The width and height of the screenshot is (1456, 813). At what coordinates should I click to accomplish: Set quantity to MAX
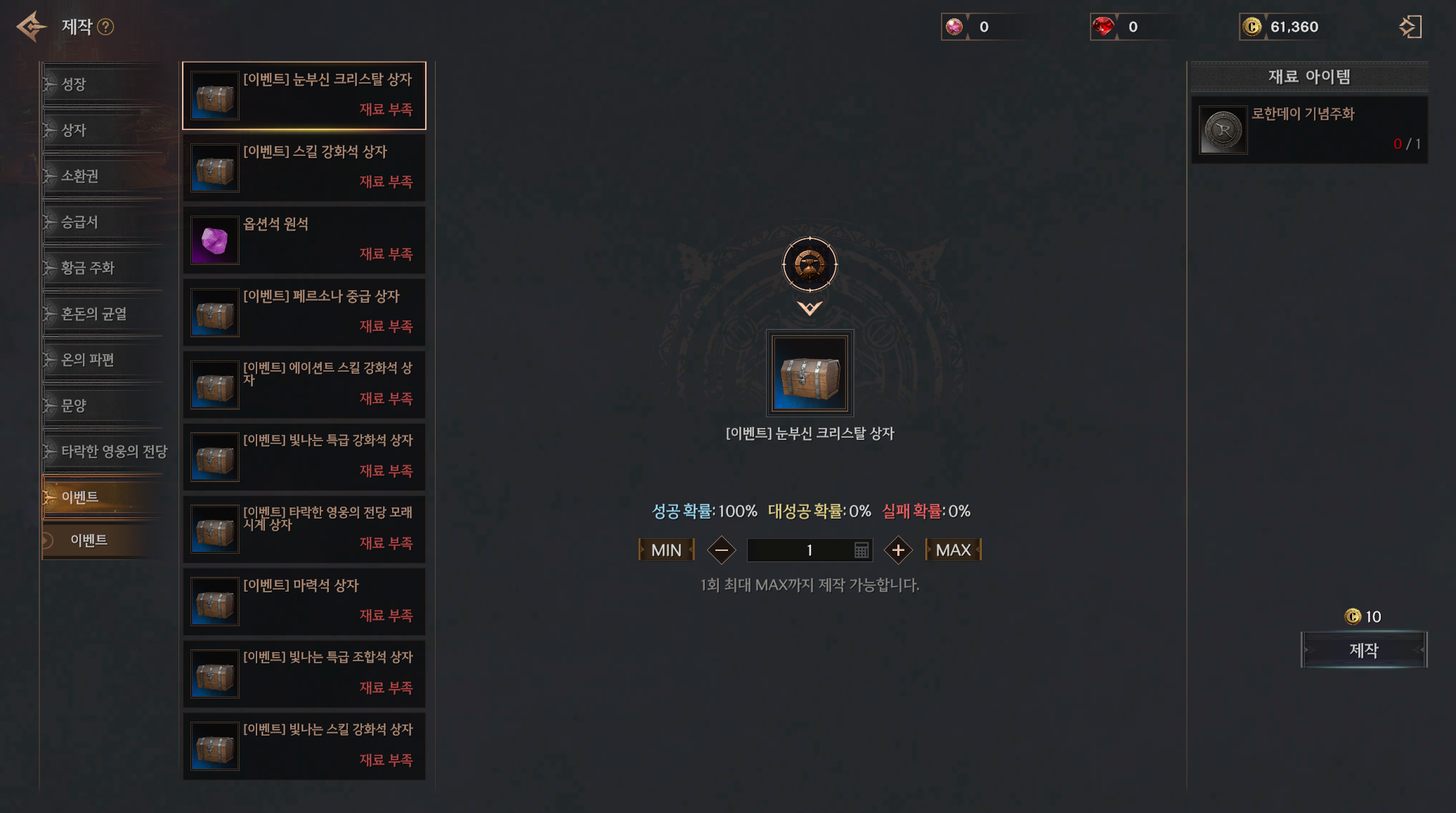coord(953,550)
